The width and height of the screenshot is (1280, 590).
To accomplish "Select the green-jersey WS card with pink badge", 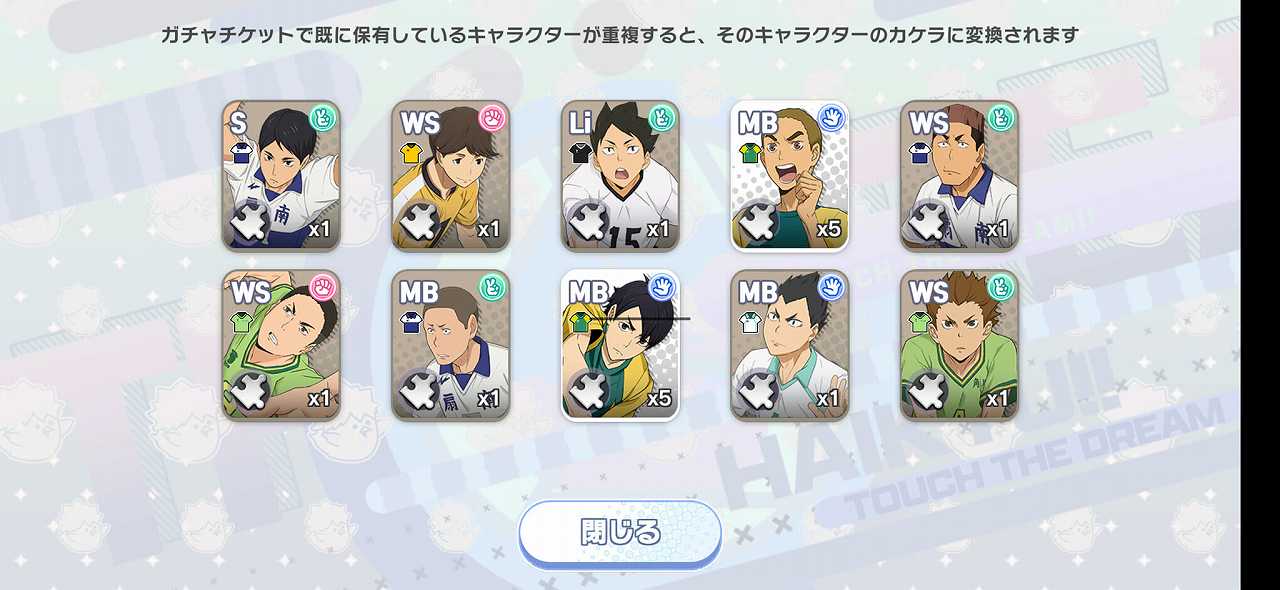I will (281, 345).
